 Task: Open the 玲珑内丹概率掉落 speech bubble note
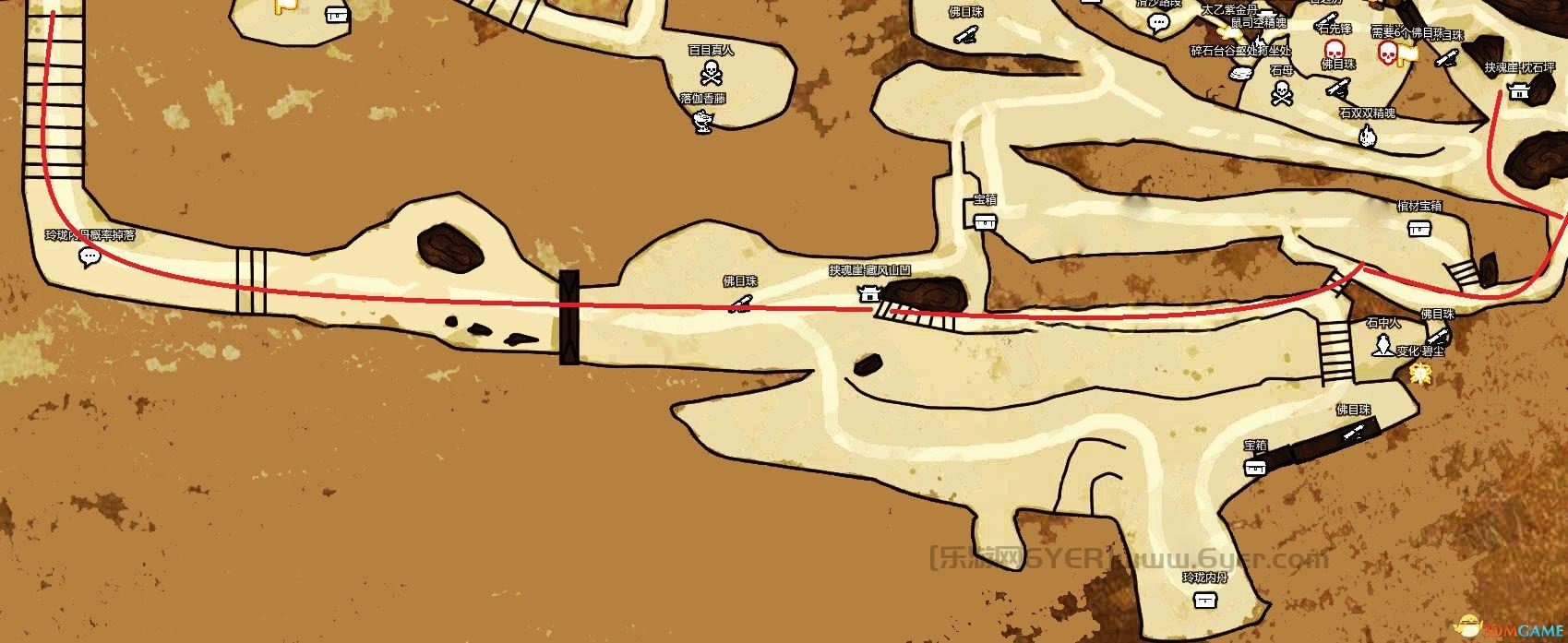pos(89,256)
